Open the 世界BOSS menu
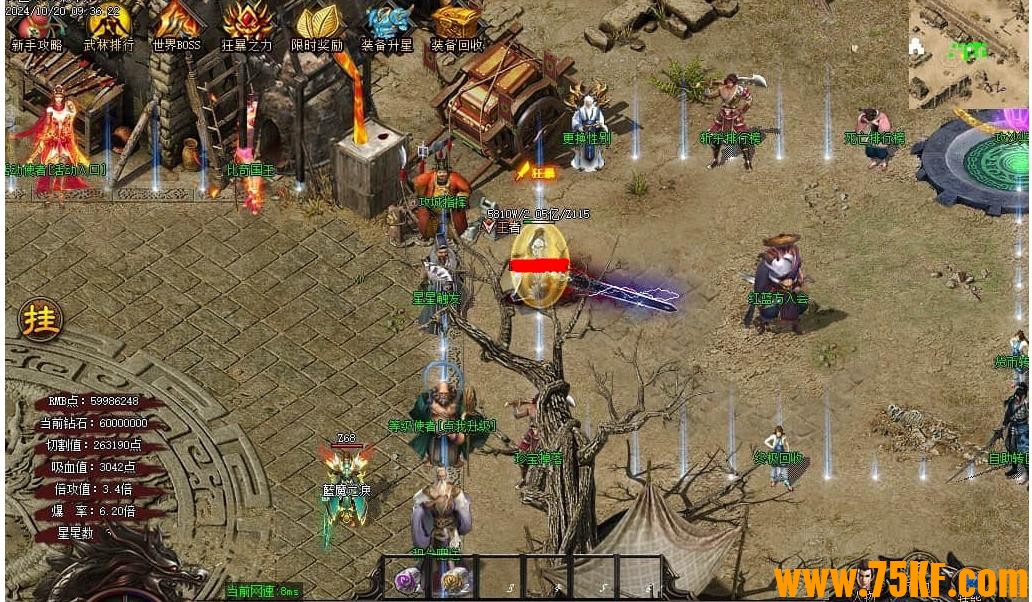The height and width of the screenshot is (602, 1032). pyautogui.click(x=177, y=26)
